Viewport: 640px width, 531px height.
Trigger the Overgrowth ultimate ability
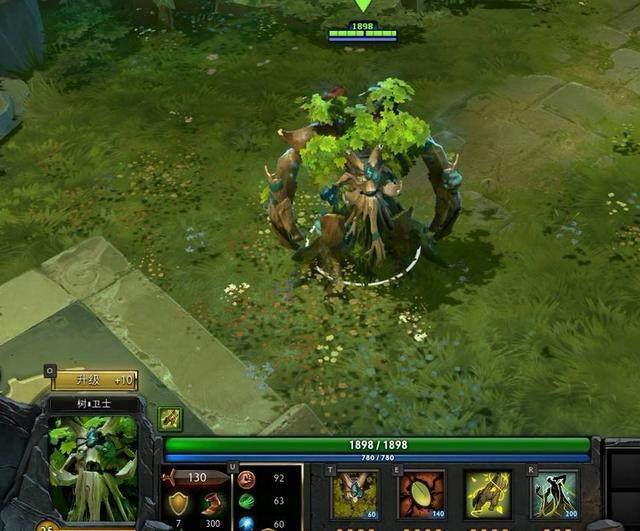coord(554,494)
